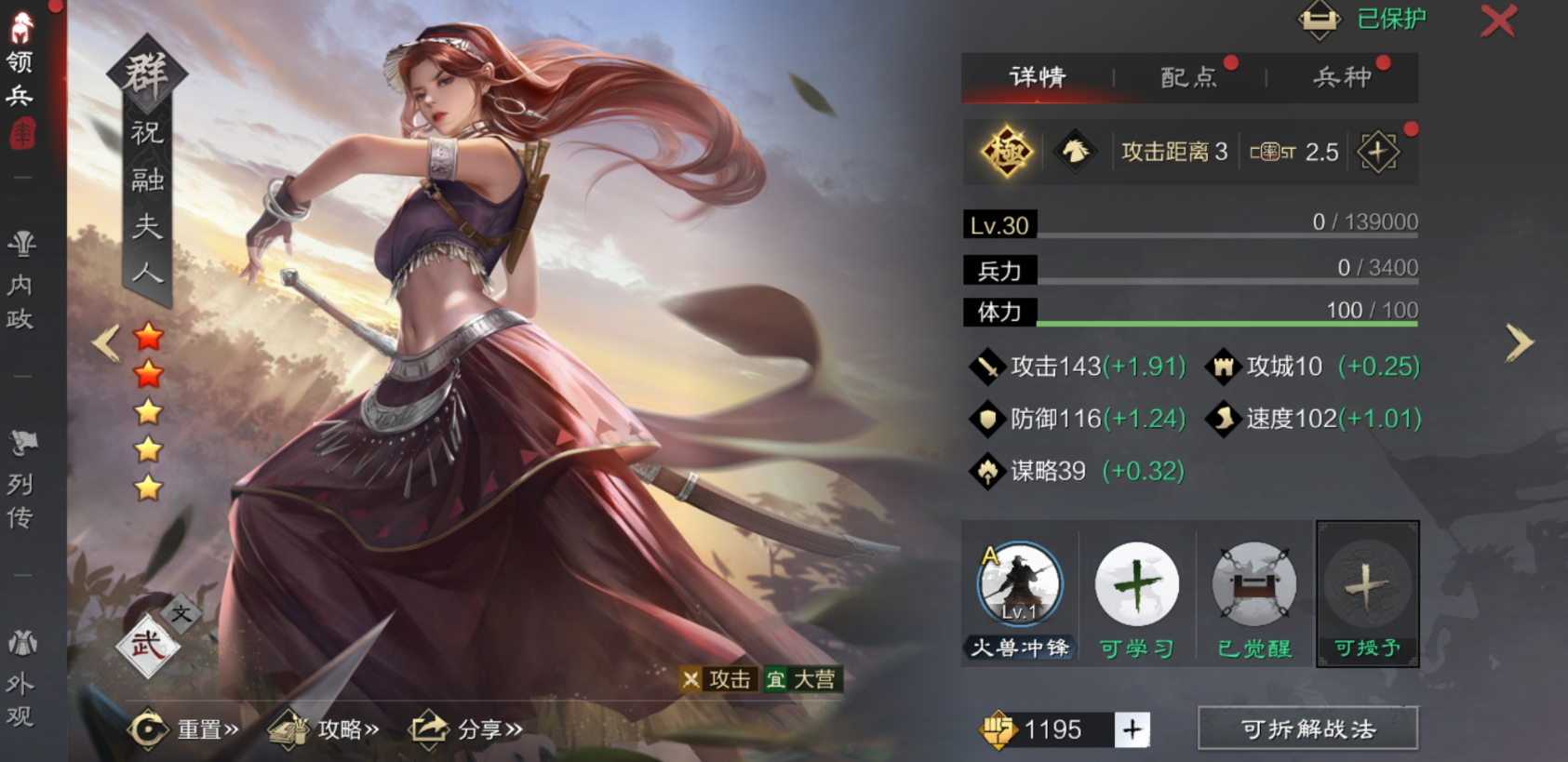Click the 分享 share link
The height and width of the screenshot is (762, 1568).
[x=465, y=731]
